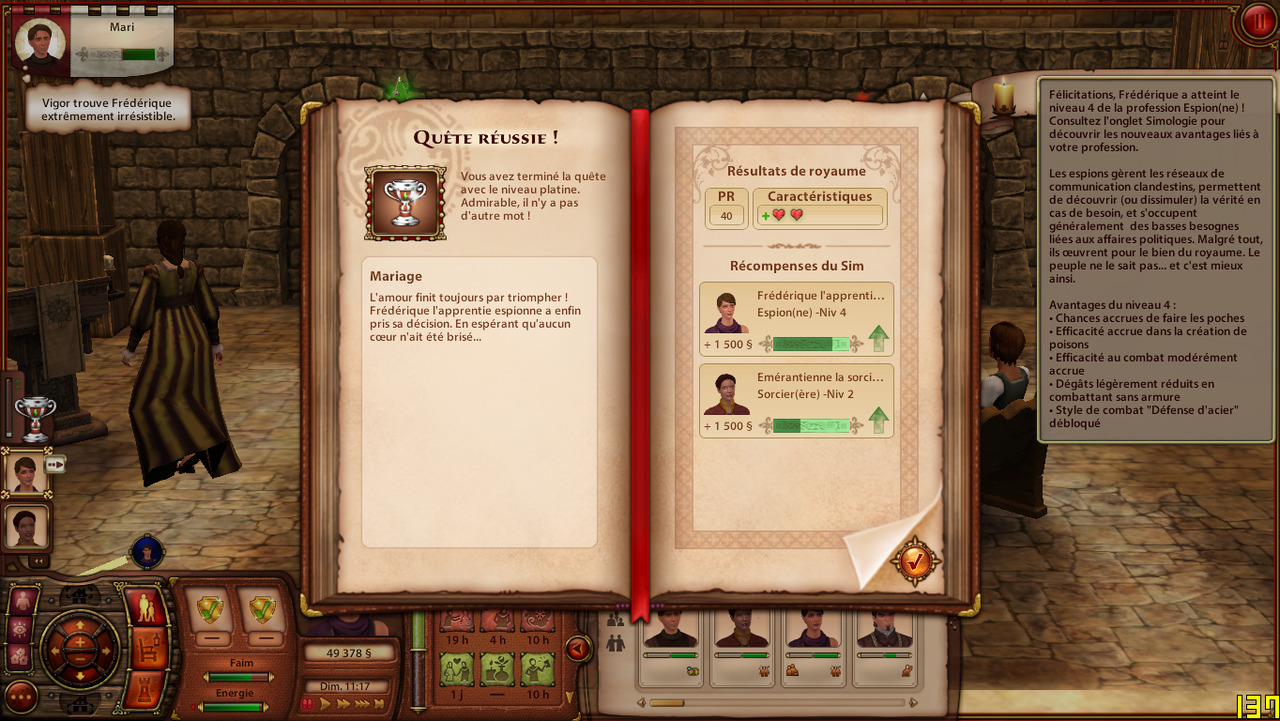1280x721 pixels.
Task: Open Mari's portrait at the top
Action: [x=41, y=41]
